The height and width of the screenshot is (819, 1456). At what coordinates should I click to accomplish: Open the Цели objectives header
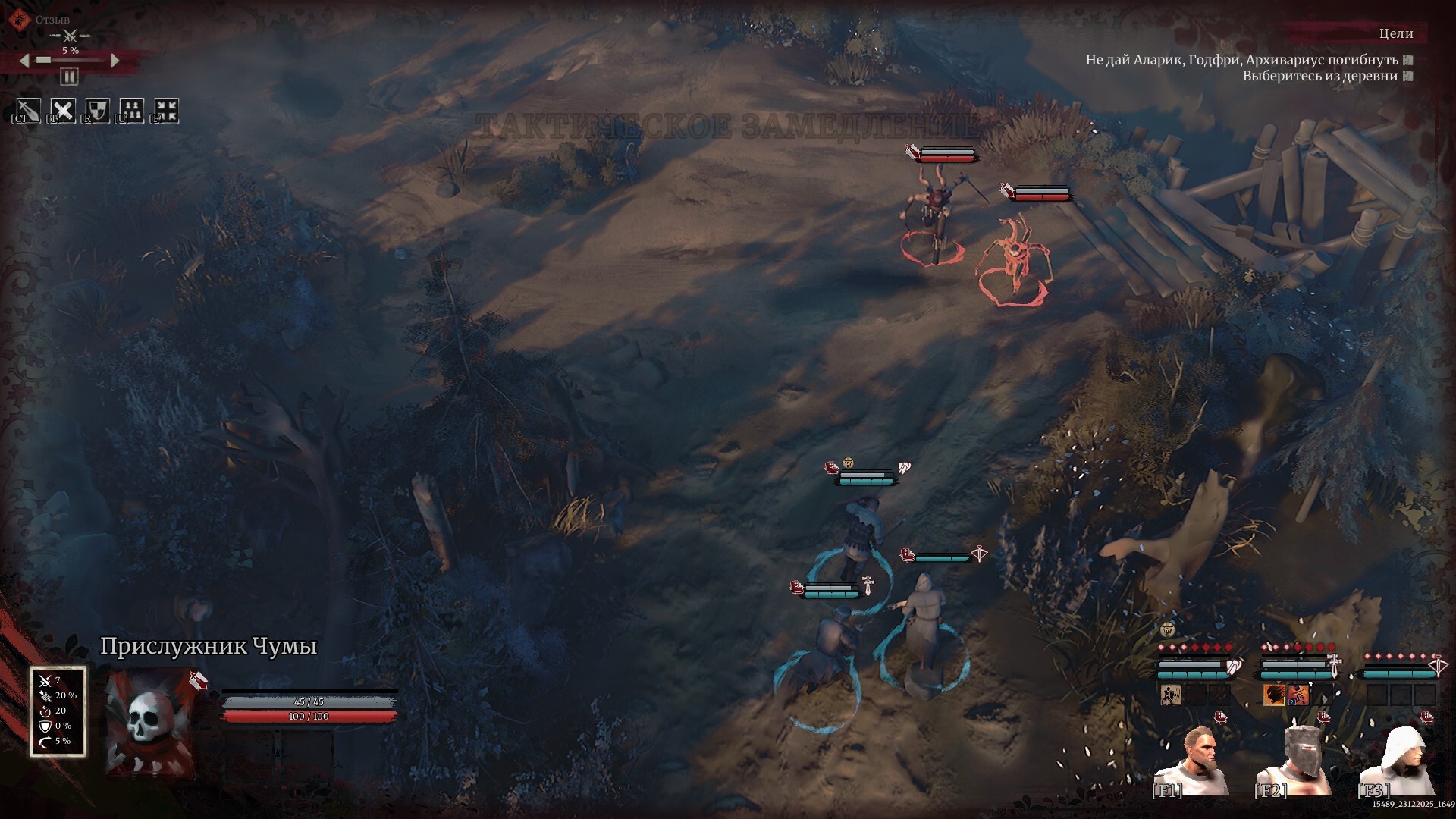[x=1395, y=33]
